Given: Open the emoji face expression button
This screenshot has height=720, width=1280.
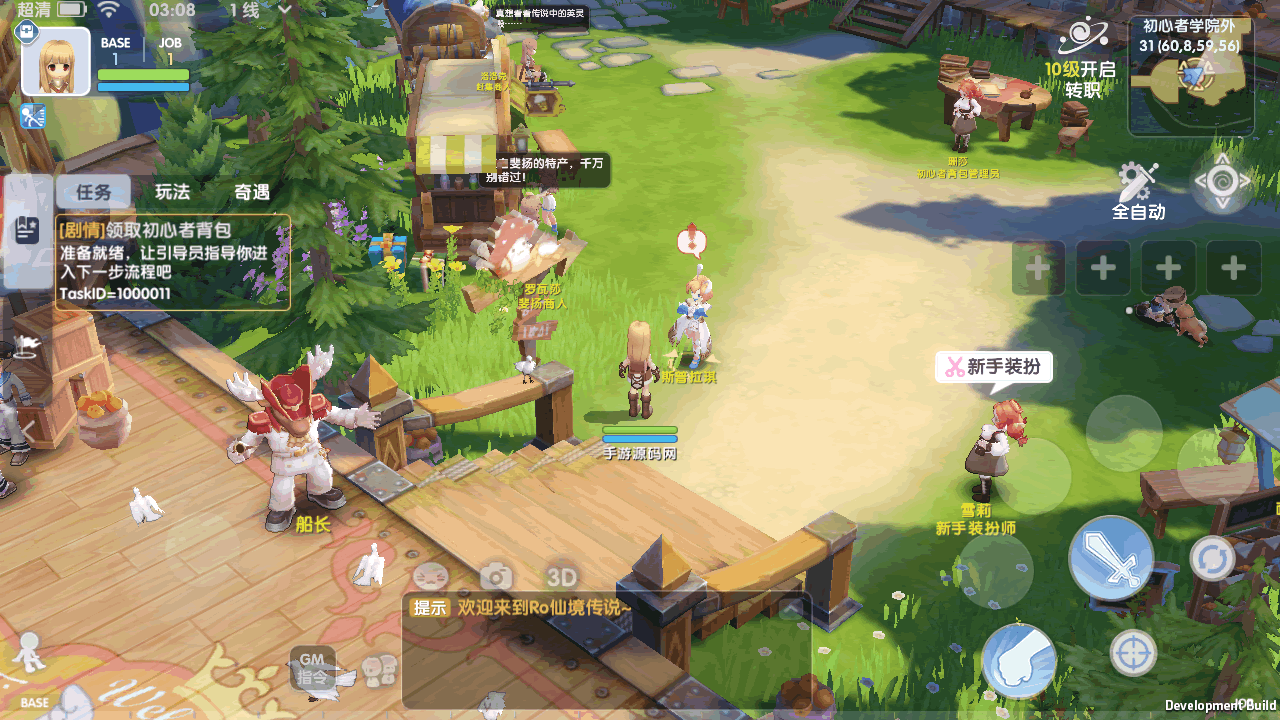Looking at the screenshot, I should pos(430,576).
